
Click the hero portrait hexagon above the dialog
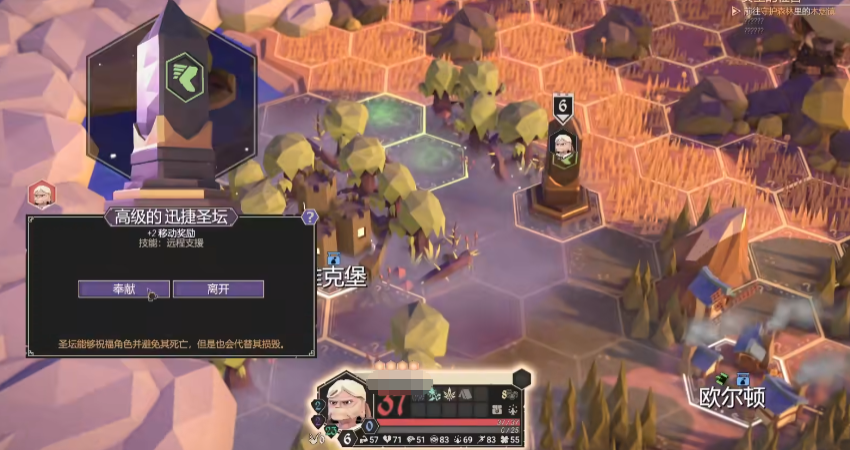pos(41,193)
